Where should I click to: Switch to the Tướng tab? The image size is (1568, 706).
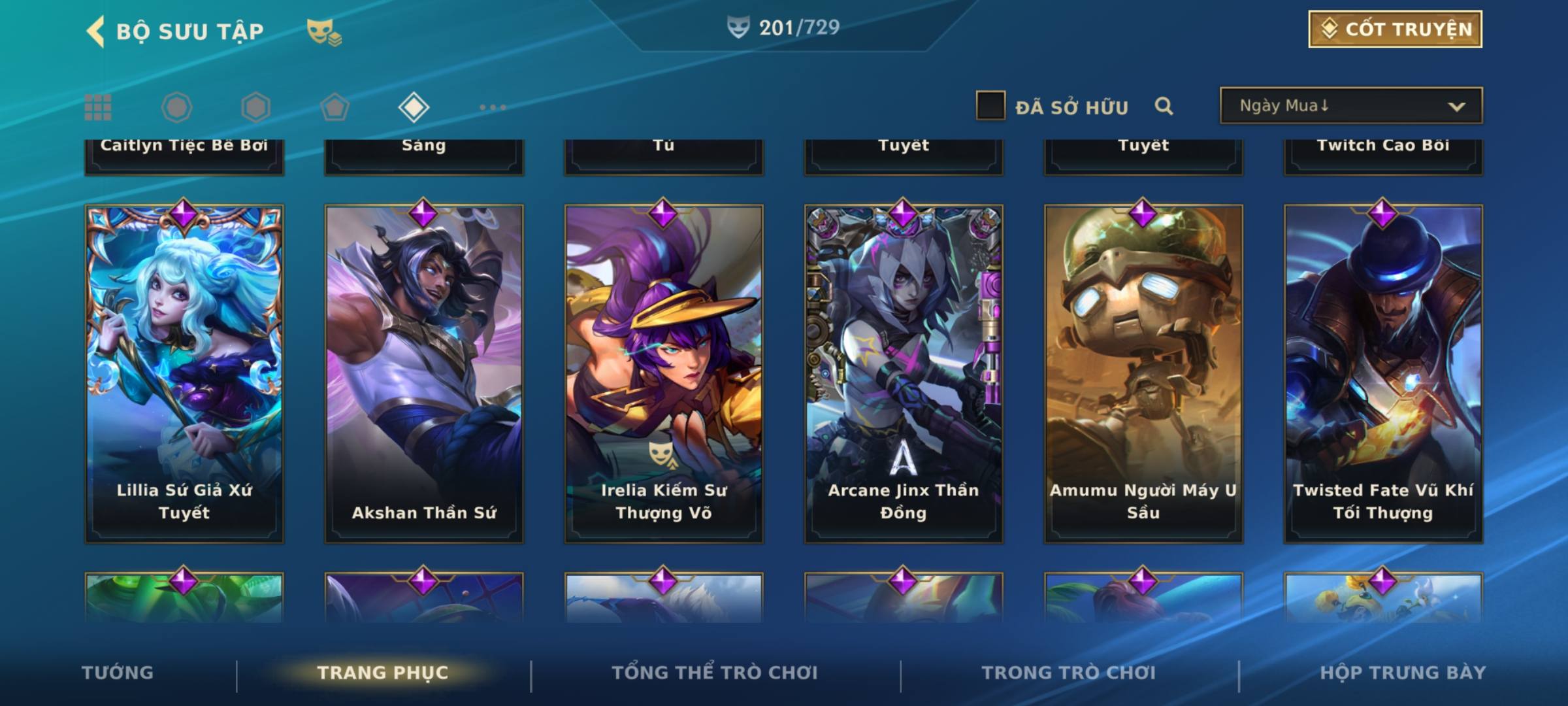click(118, 673)
